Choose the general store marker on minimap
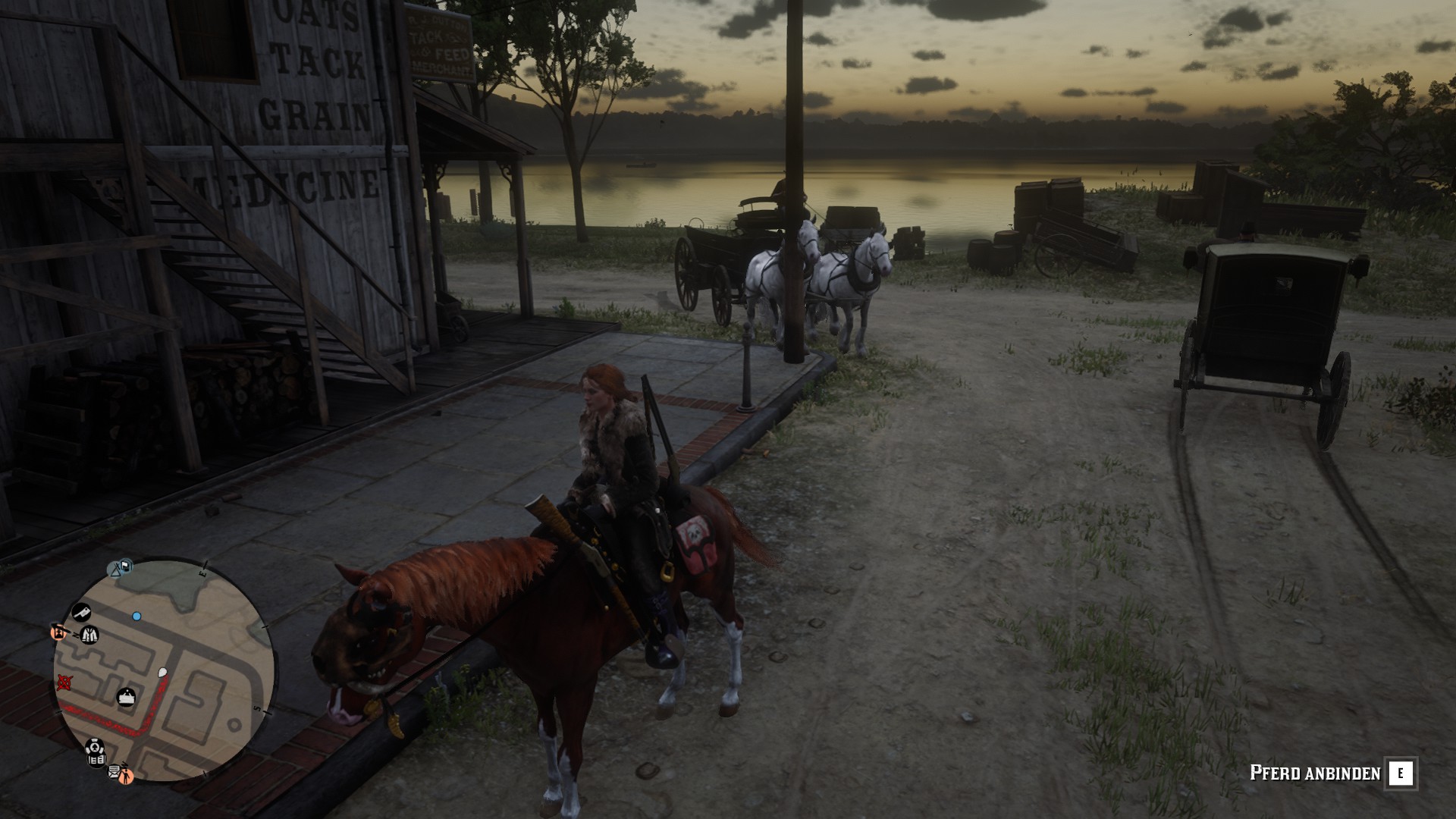1456x819 pixels. pos(126,696)
